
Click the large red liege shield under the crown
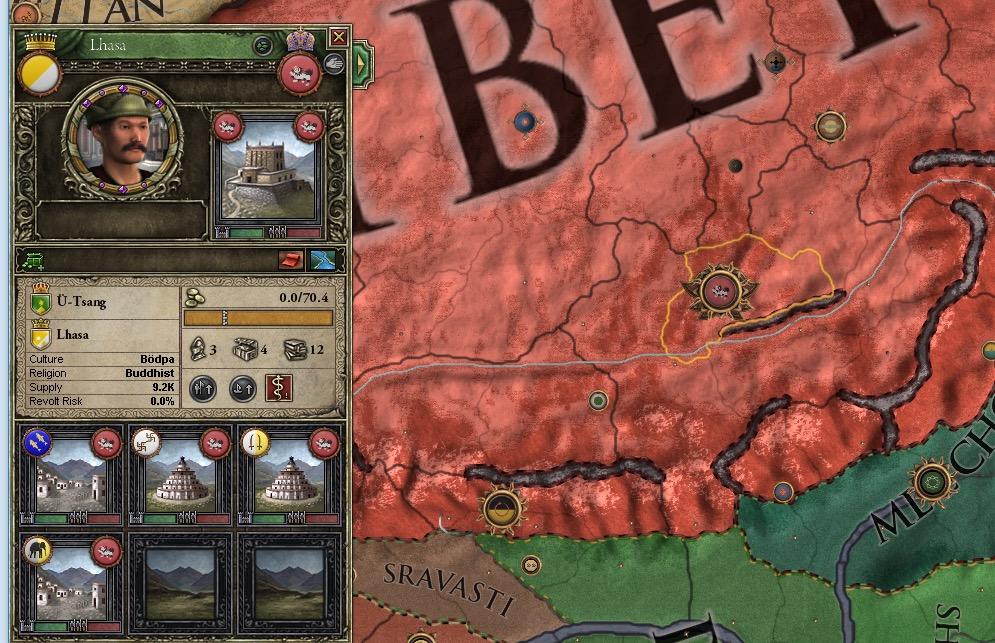point(299,72)
